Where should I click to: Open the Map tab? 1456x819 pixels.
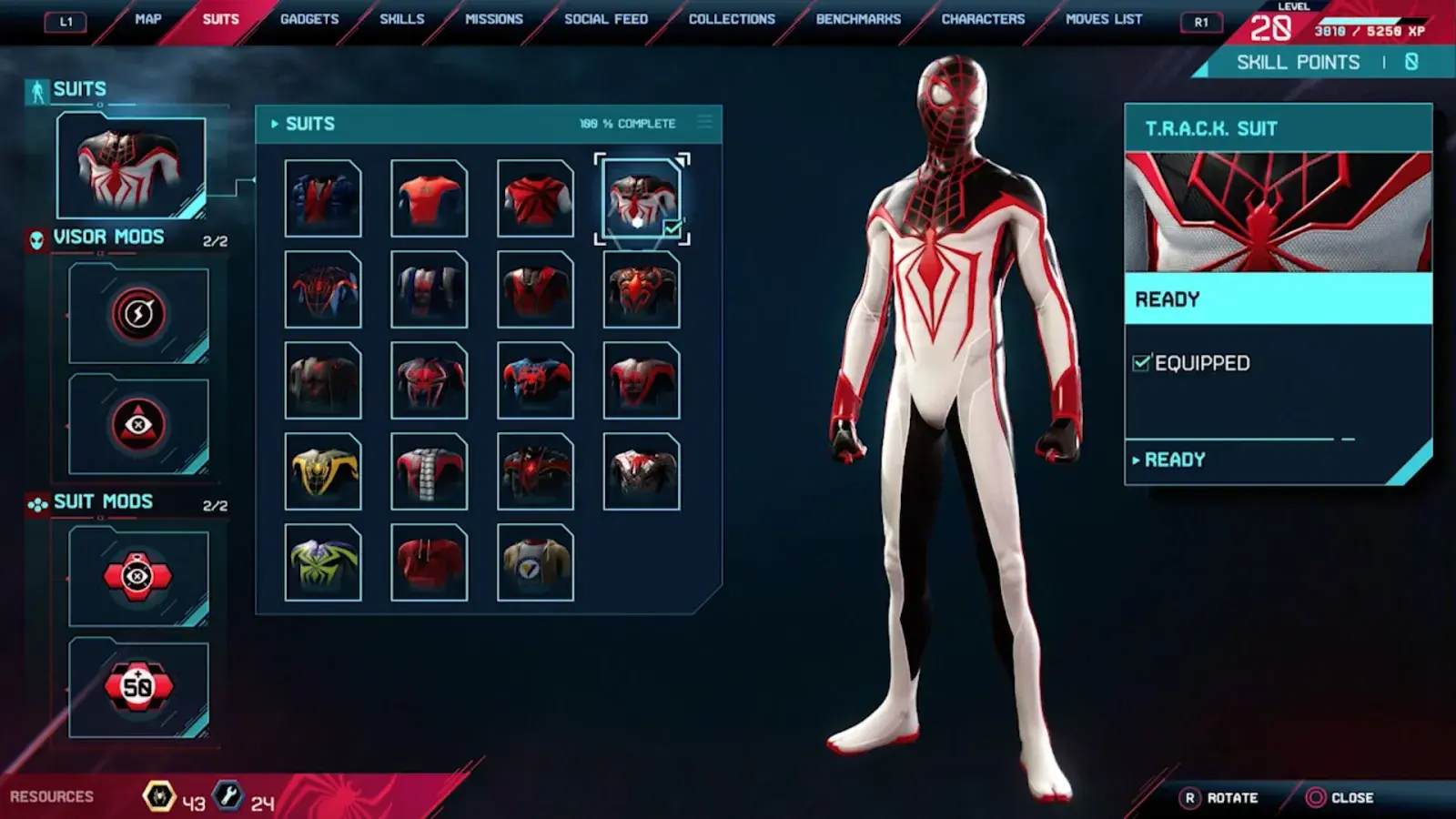click(x=148, y=19)
